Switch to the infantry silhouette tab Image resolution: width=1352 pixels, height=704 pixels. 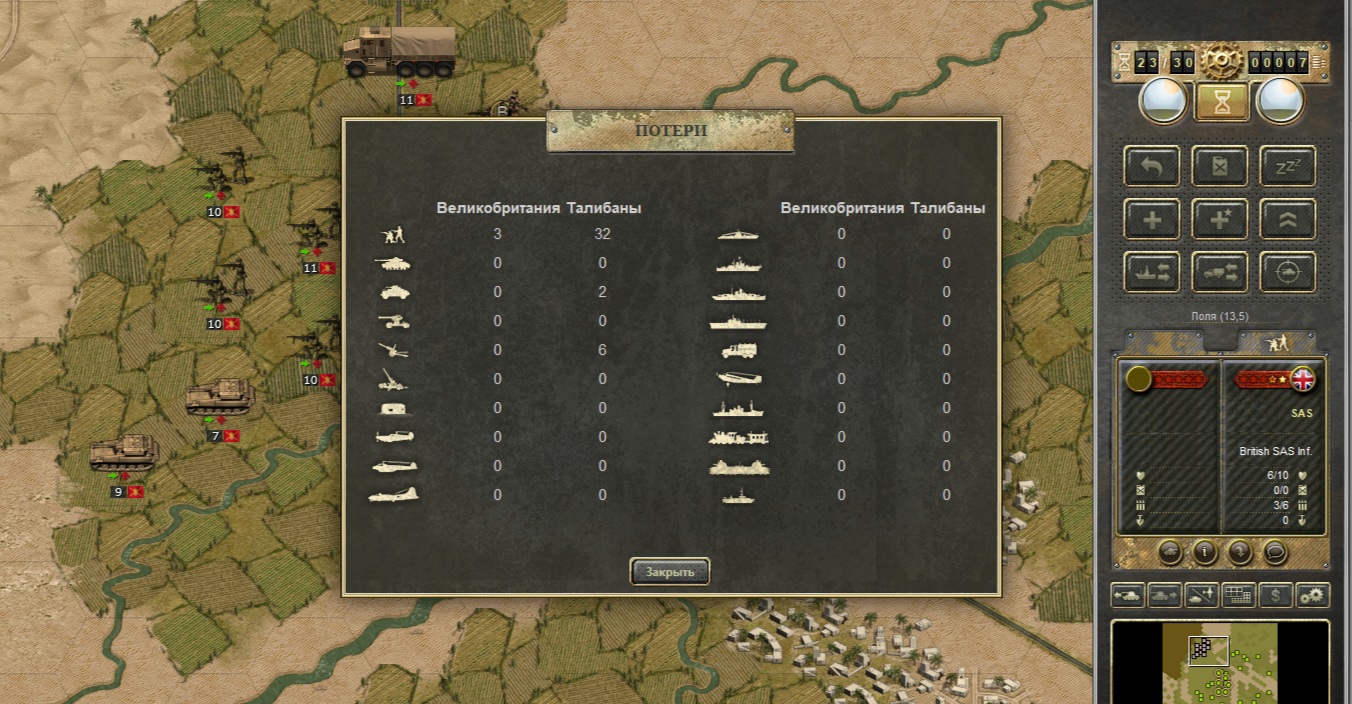1277,343
